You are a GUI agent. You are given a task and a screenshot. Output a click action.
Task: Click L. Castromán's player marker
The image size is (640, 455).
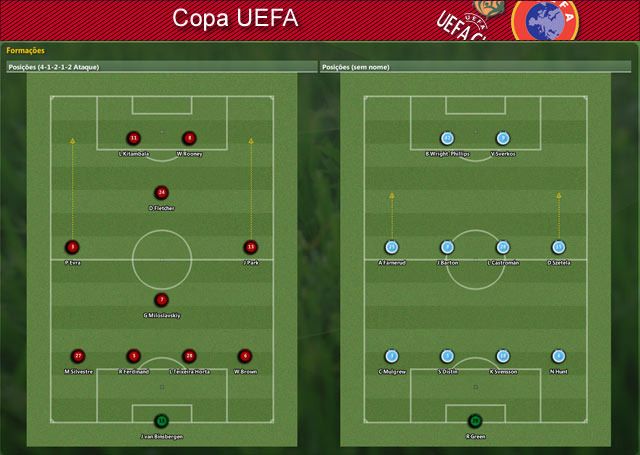502,246
